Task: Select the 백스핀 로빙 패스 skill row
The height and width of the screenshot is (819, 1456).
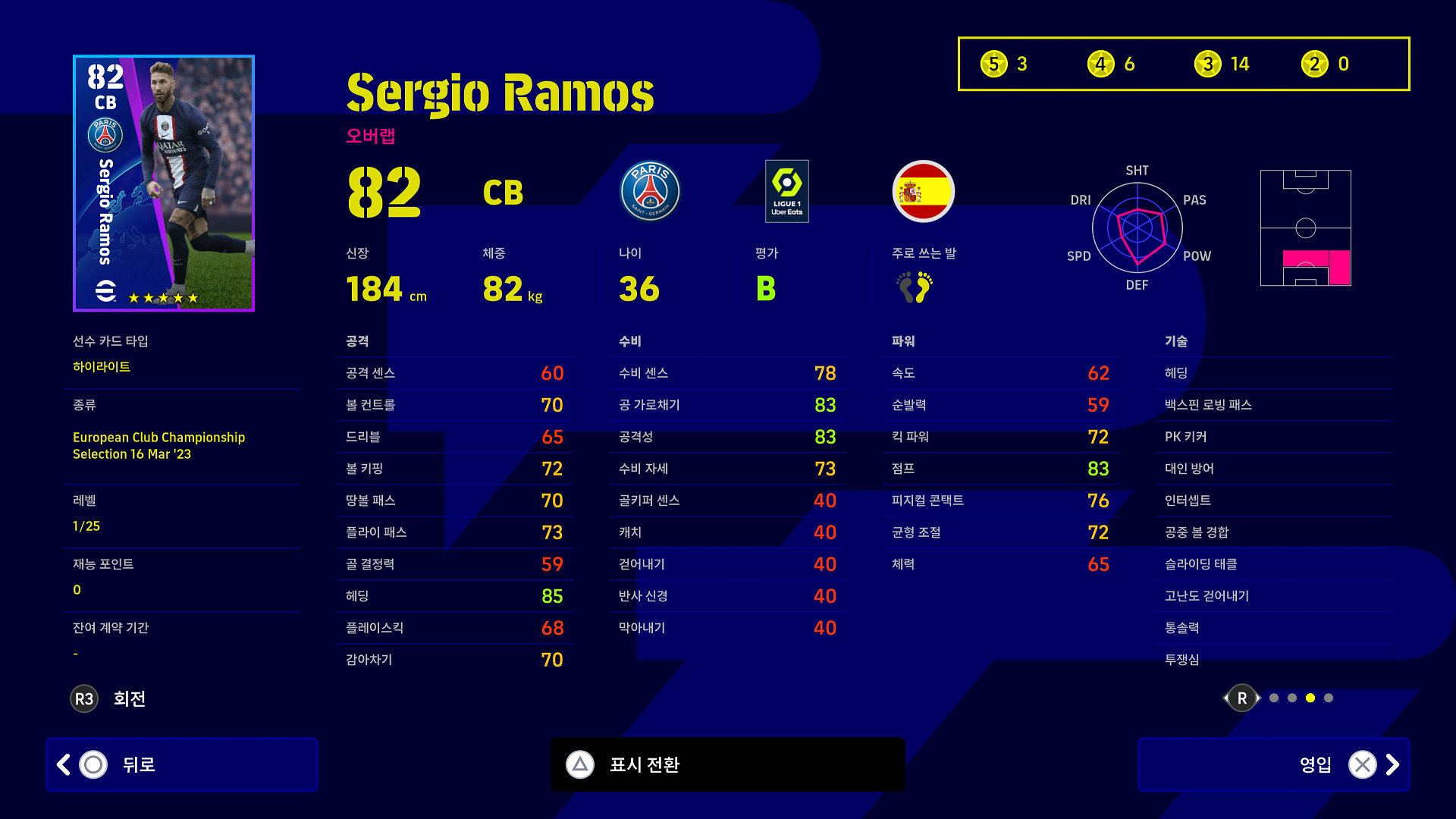Action: point(1279,405)
